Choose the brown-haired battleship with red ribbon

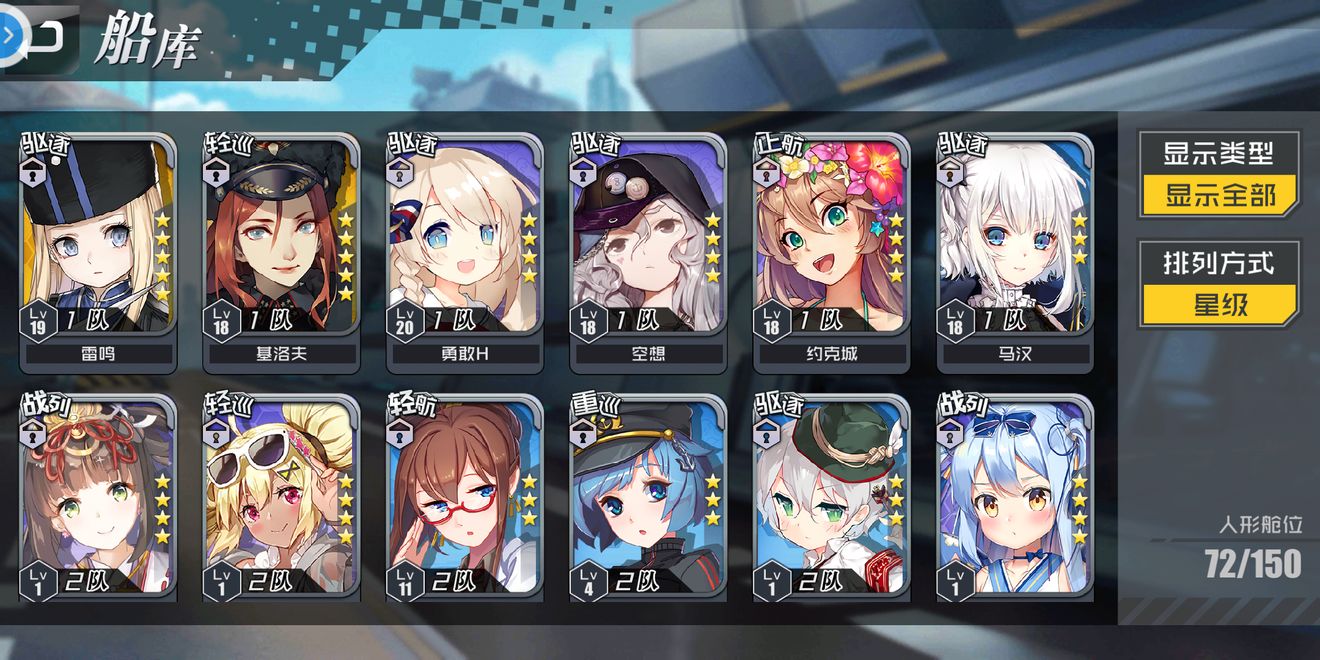97,500
